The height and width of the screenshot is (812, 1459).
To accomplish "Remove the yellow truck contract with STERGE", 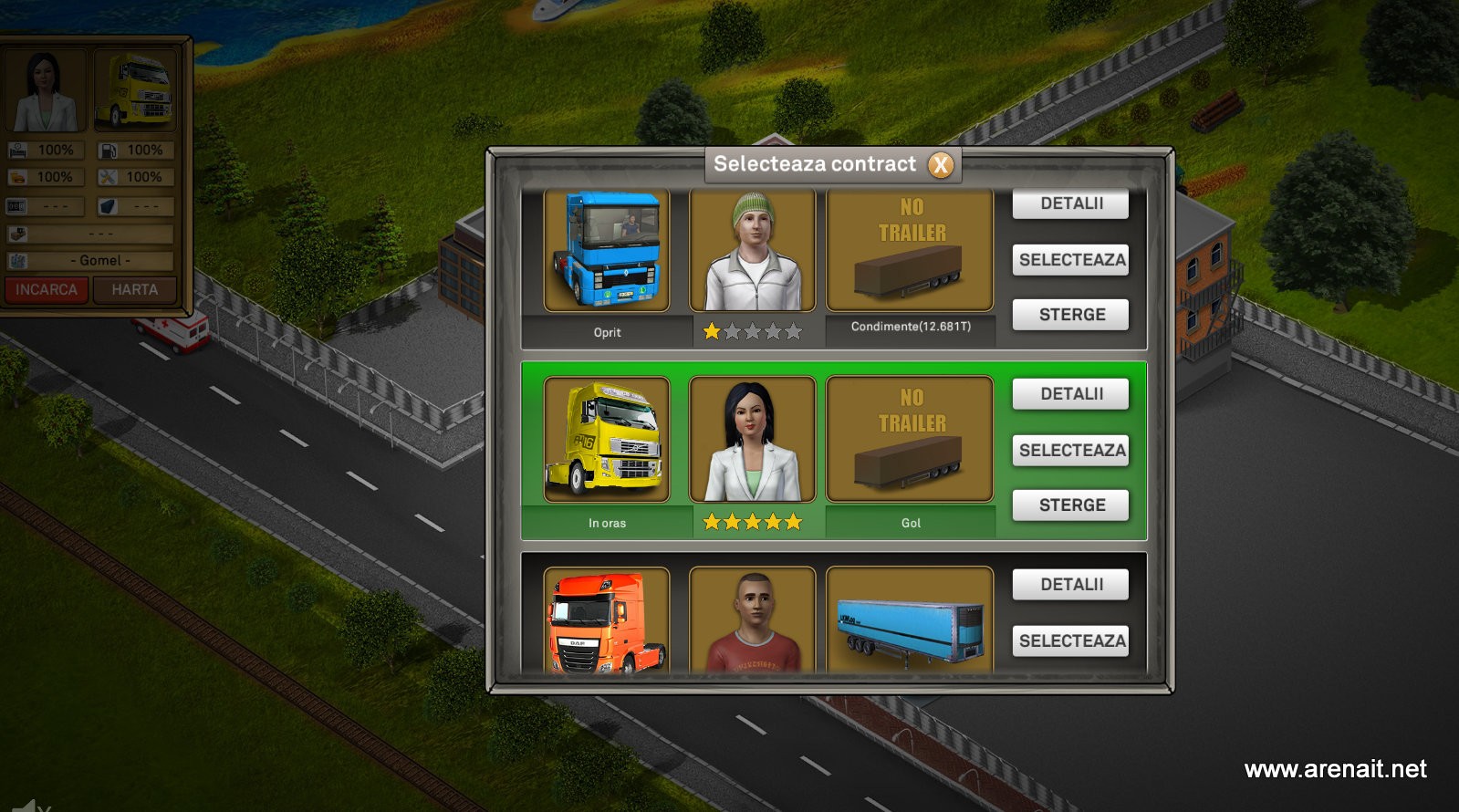I will pos(1070,505).
